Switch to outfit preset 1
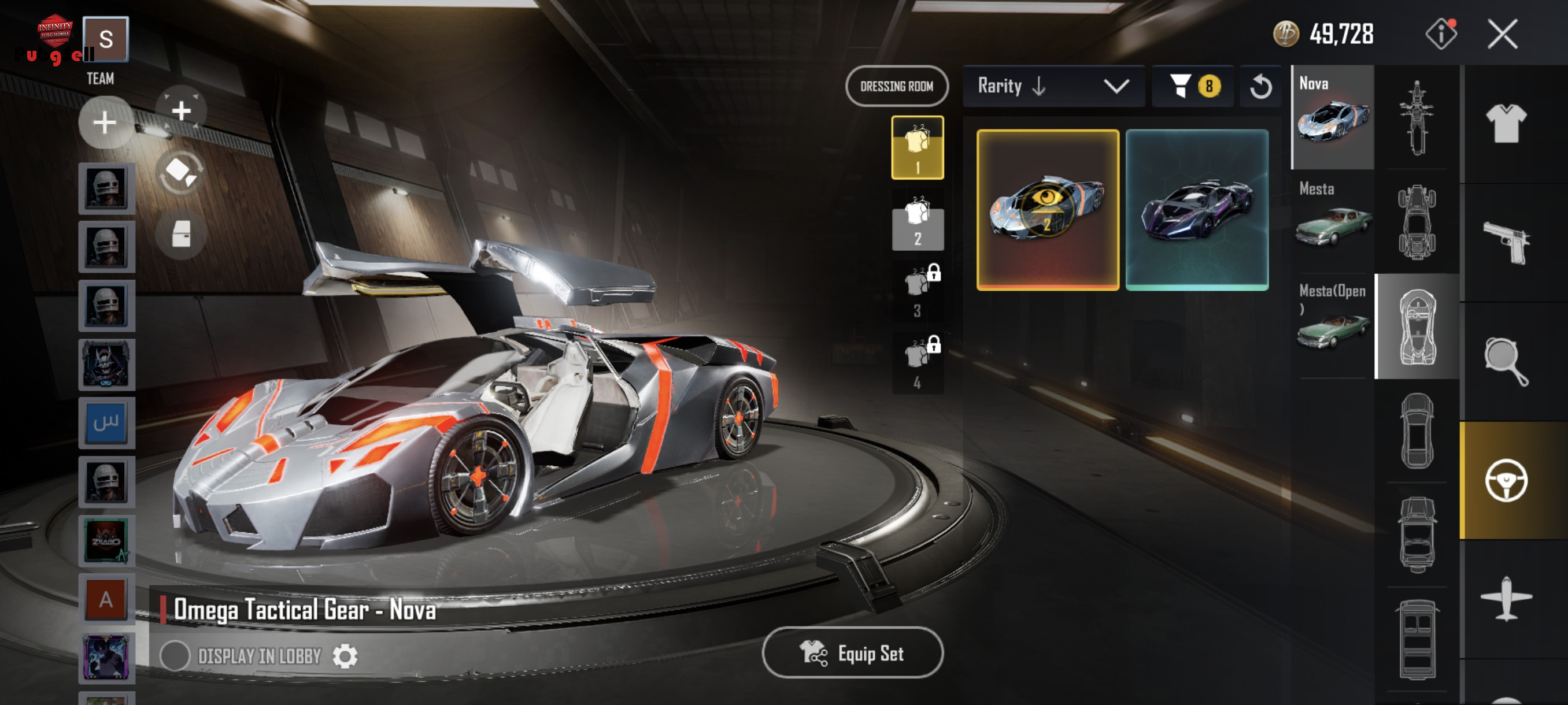The image size is (1568, 705). [x=918, y=148]
